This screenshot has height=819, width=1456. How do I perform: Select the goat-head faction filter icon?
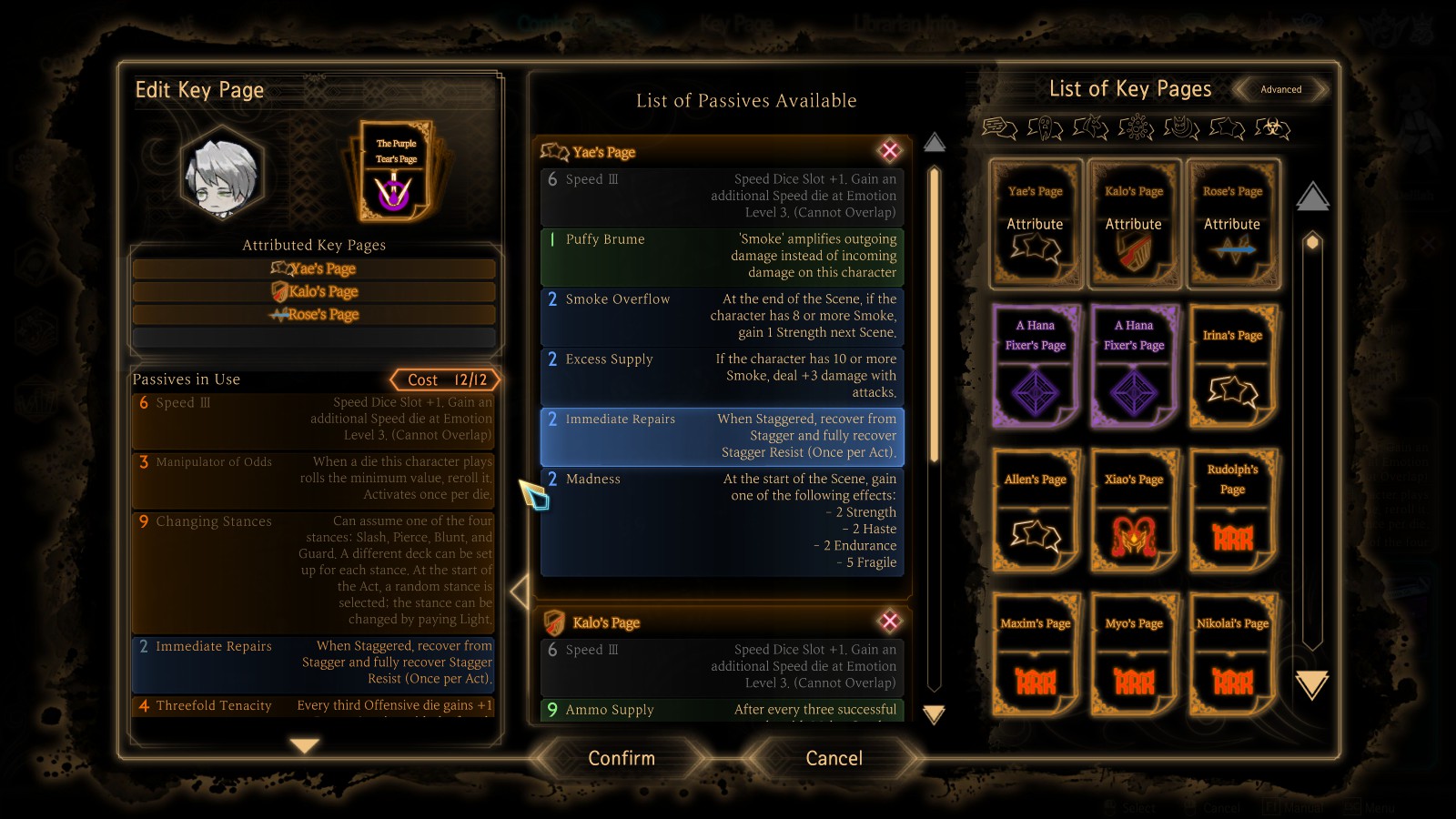click(x=1090, y=128)
